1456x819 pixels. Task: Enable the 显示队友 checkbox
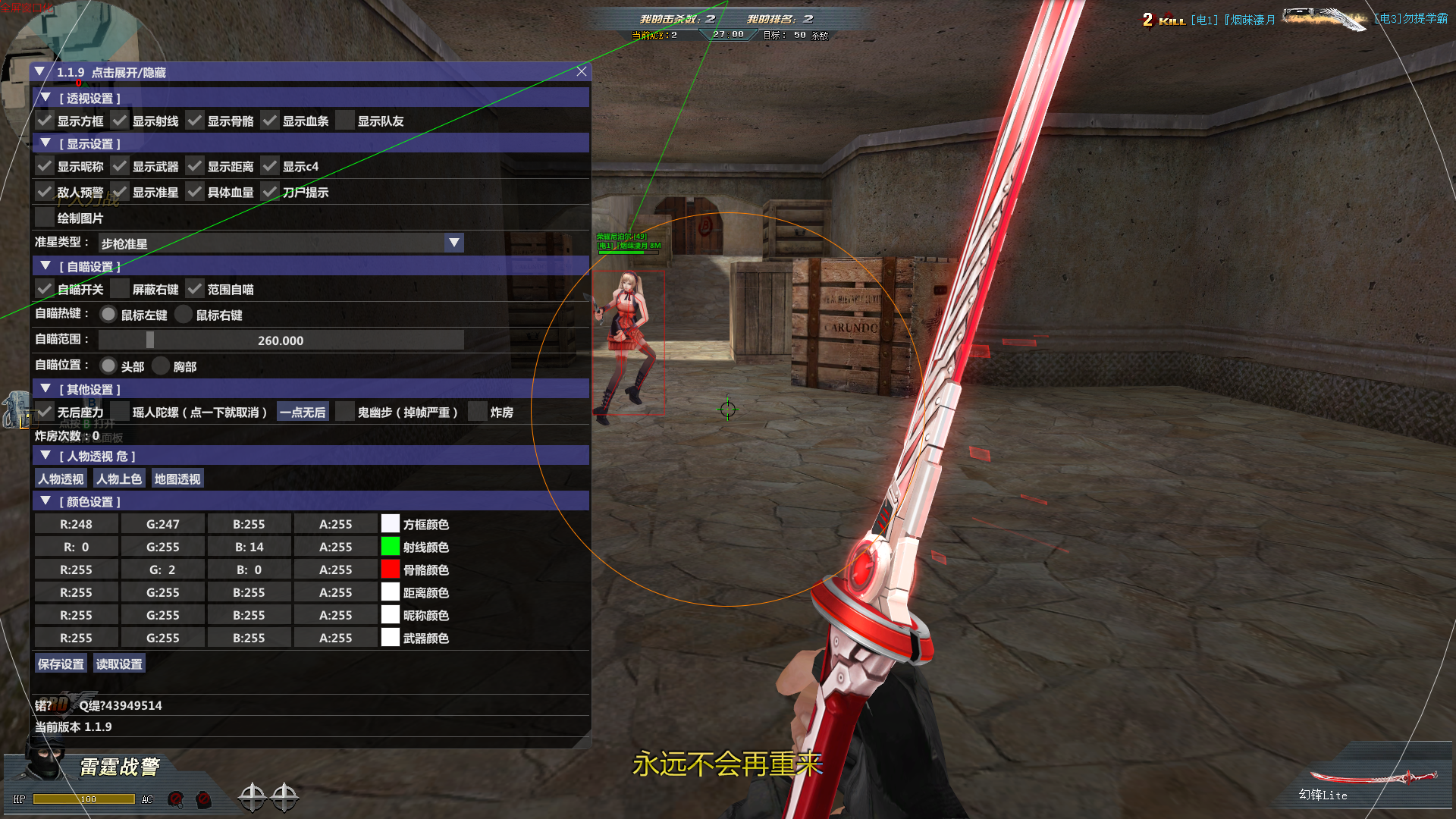pyautogui.click(x=345, y=121)
